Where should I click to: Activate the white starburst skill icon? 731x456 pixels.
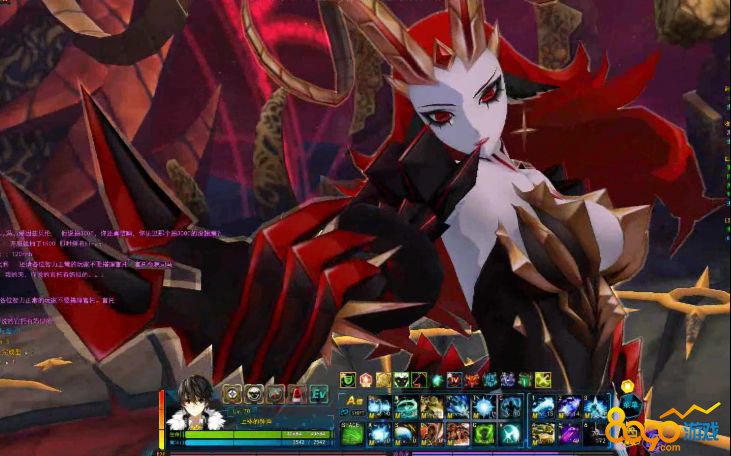click(x=483, y=405)
